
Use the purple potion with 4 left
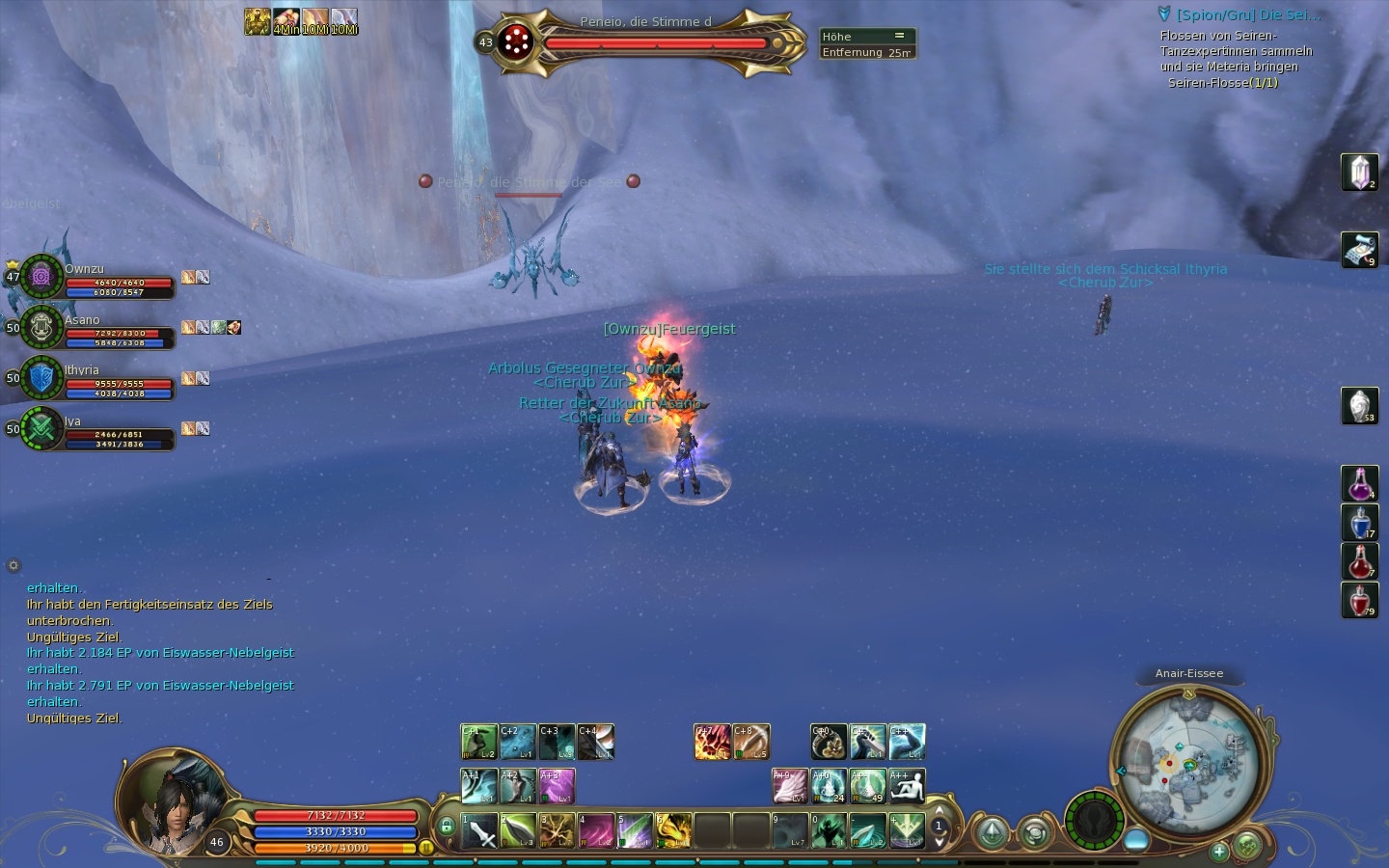(1360, 483)
